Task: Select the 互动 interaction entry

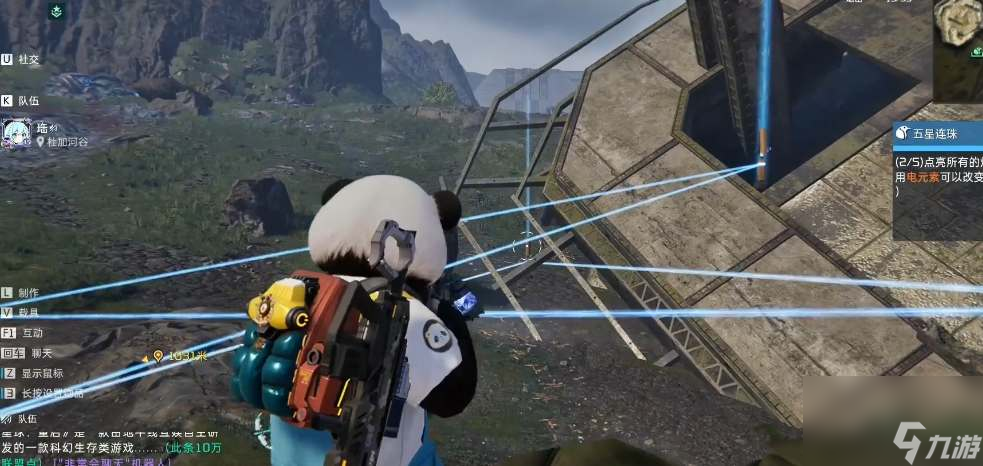Action: tap(23, 332)
